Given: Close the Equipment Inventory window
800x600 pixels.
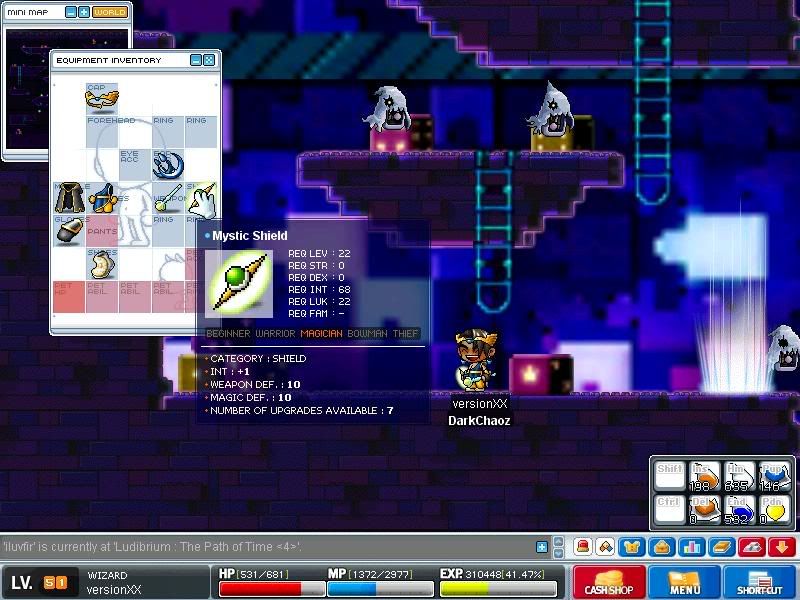Looking at the screenshot, I should [209, 60].
